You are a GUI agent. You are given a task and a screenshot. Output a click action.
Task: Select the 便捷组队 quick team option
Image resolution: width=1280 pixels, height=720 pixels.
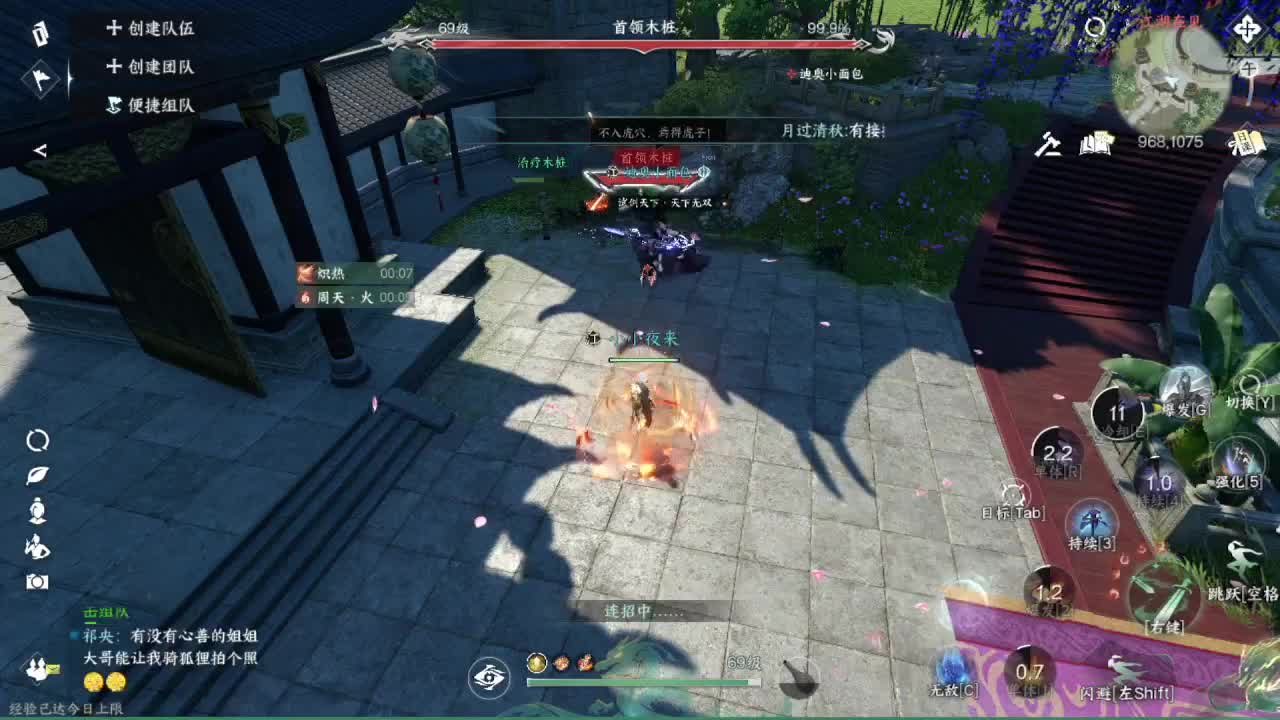(x=161, y=104)
